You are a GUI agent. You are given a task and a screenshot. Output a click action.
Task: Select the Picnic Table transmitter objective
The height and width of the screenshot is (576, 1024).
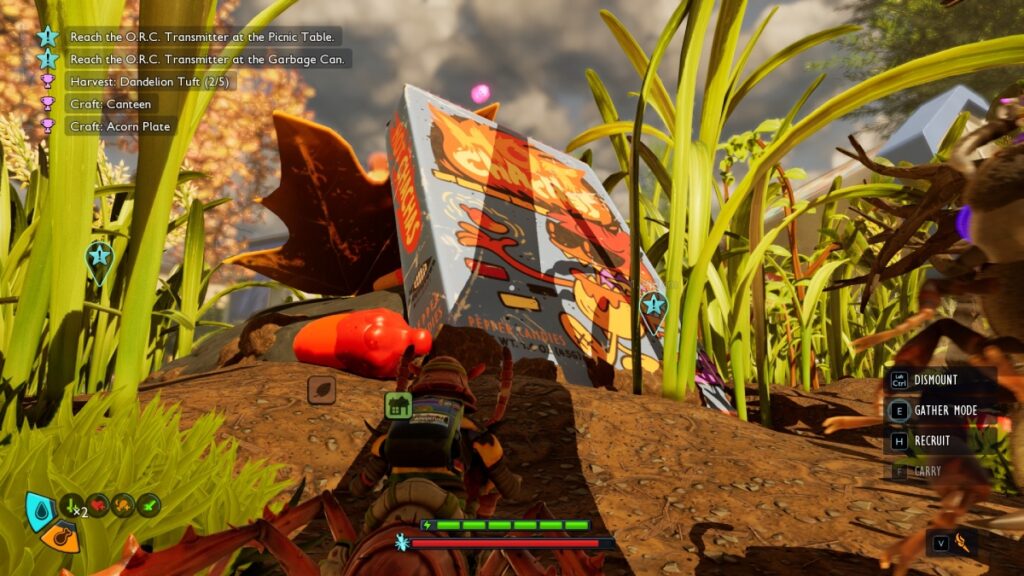[205, 37]
